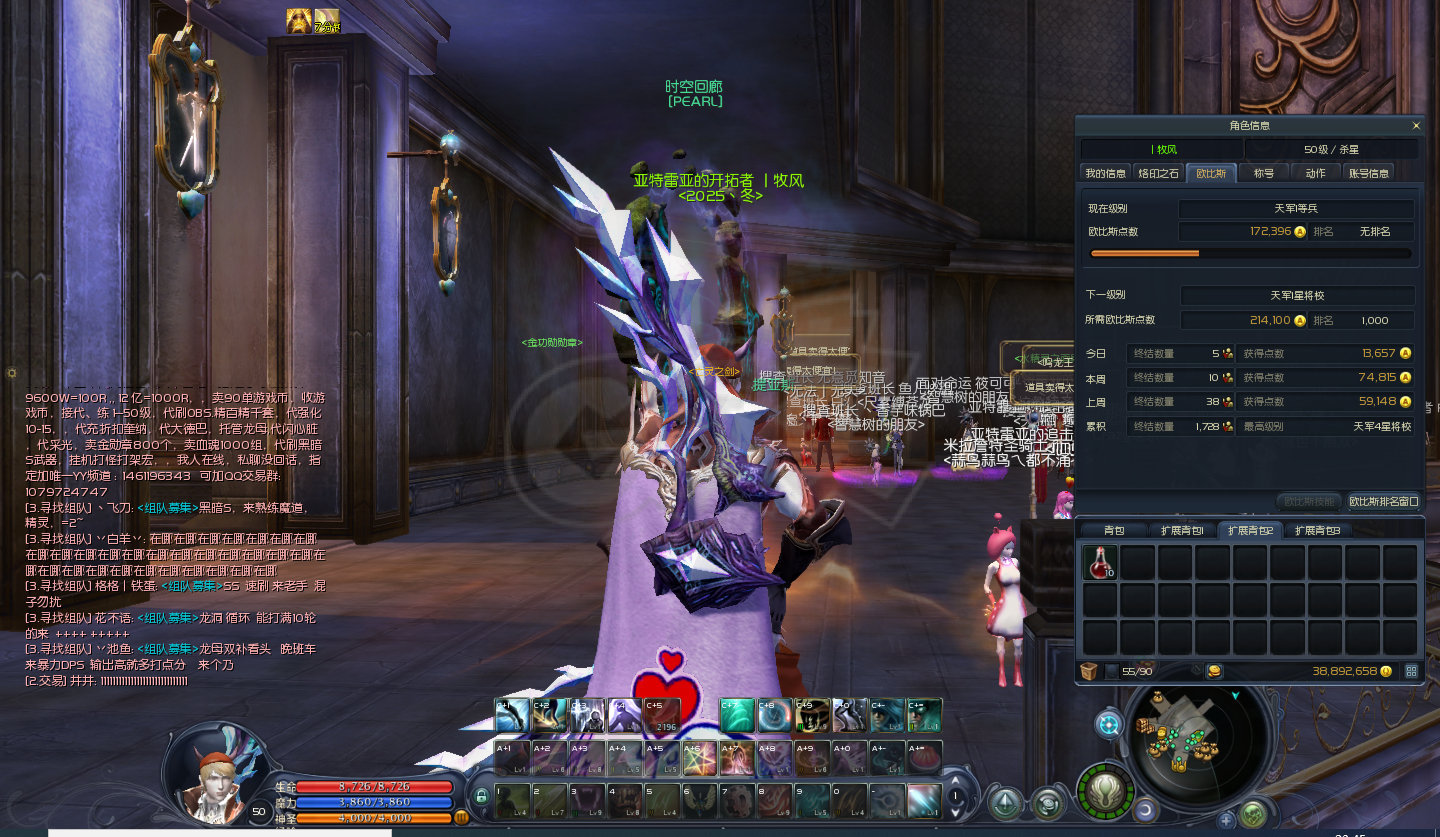Viewport: 1440px width, 837px height.
Task: Close the character info window
Action: [x=1415, y=126]
